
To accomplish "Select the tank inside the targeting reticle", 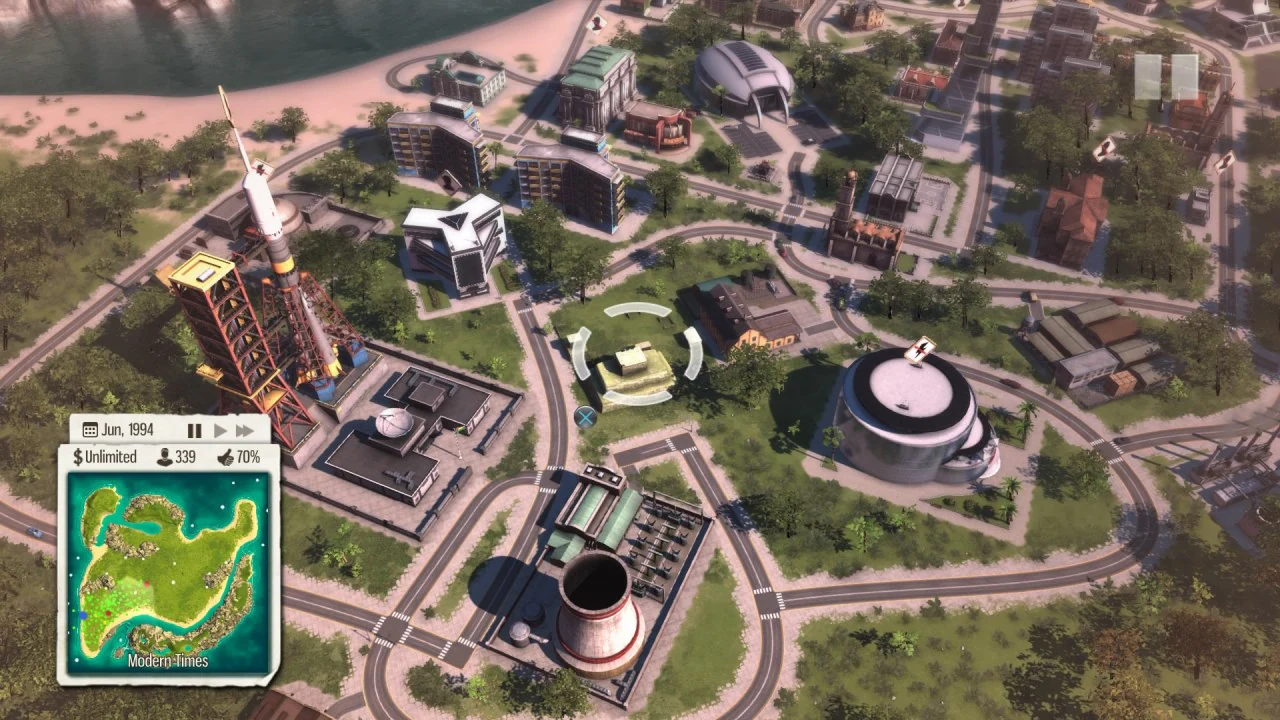I will tap(633, 362).
